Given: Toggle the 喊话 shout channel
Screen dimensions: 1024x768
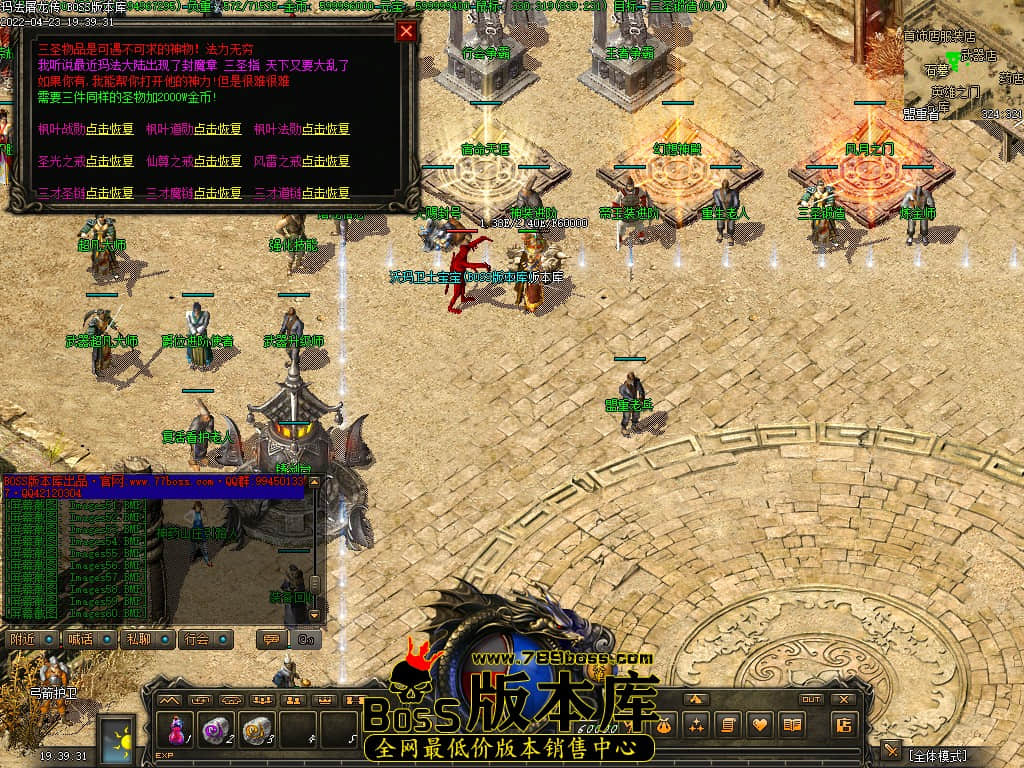Looking at the screenshot, I should [x=91, y=639].
